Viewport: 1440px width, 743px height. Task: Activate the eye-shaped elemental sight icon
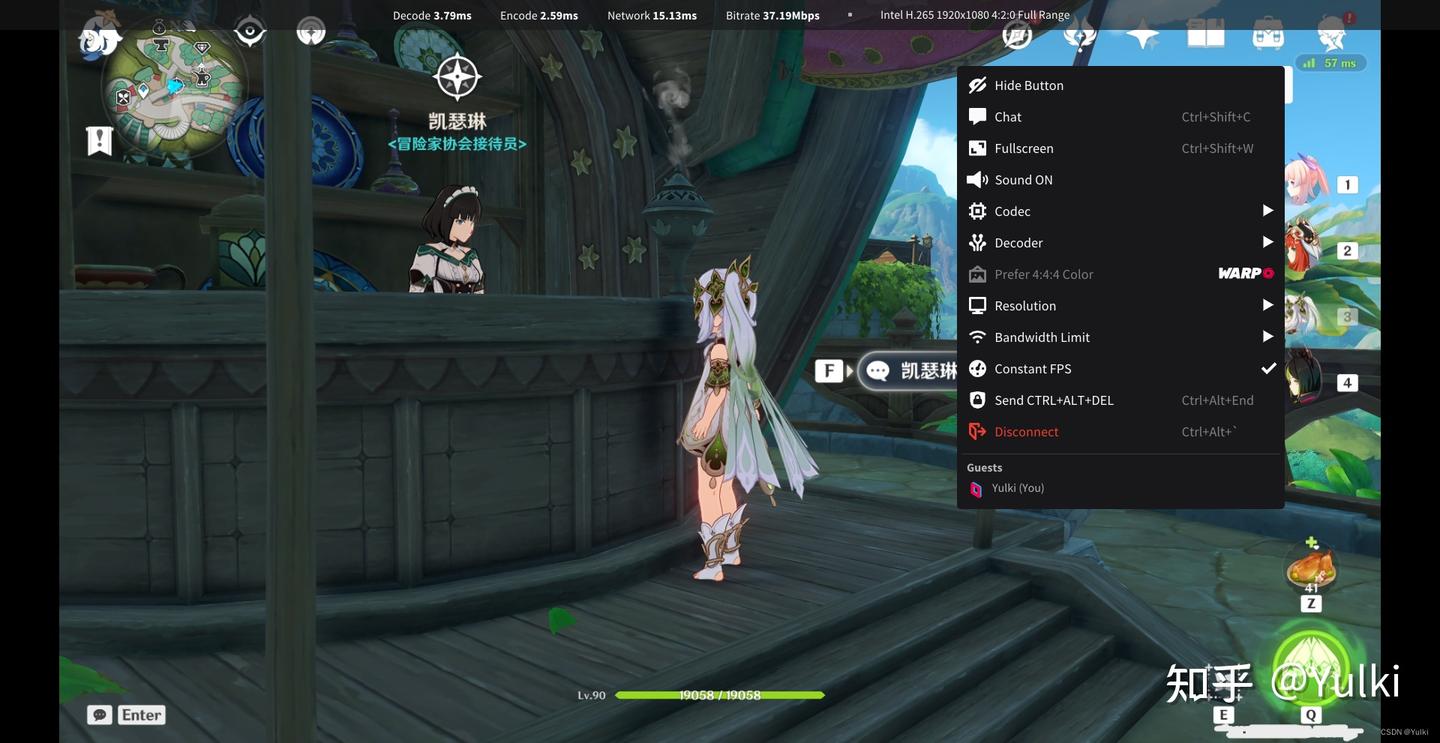click(250, 32)
